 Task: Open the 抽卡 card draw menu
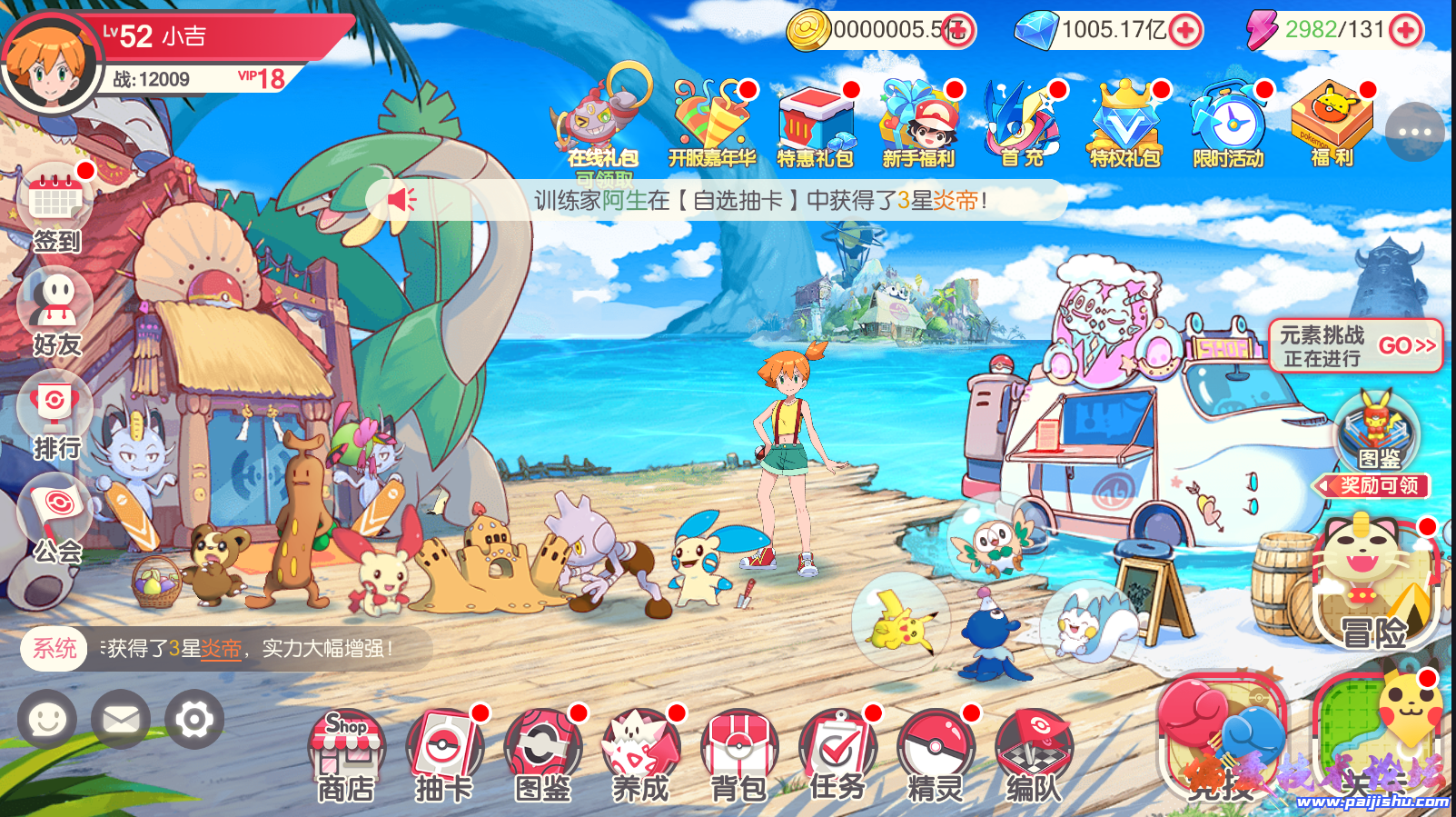point(444,756)
